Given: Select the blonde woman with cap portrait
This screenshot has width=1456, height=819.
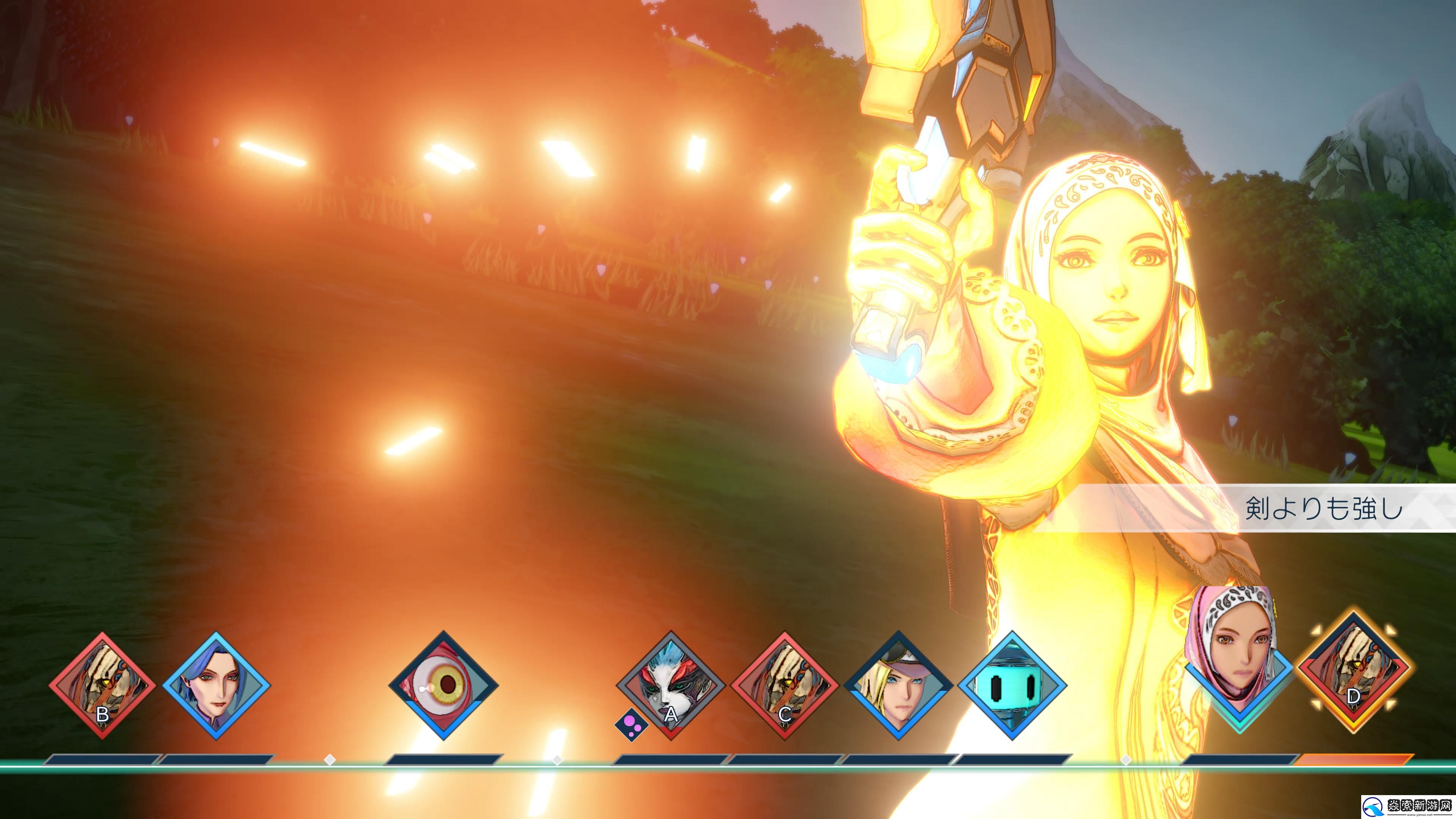Looking at the screenshot, I should (x=897, y=685).
